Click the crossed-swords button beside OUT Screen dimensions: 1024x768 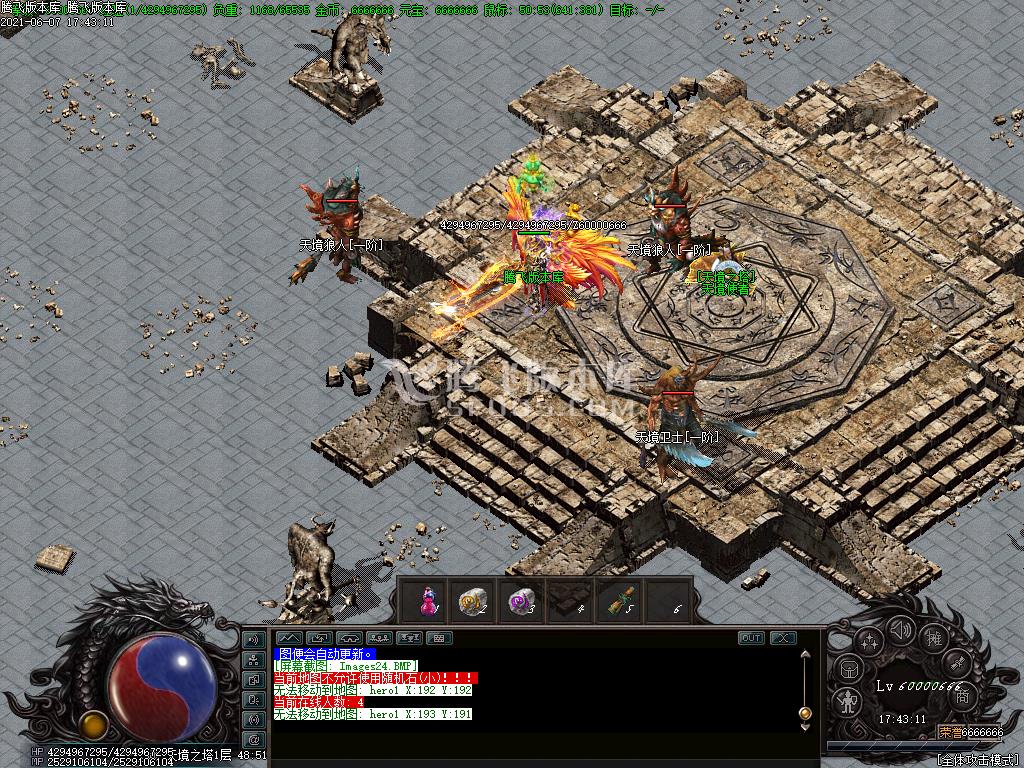point(782,637)
